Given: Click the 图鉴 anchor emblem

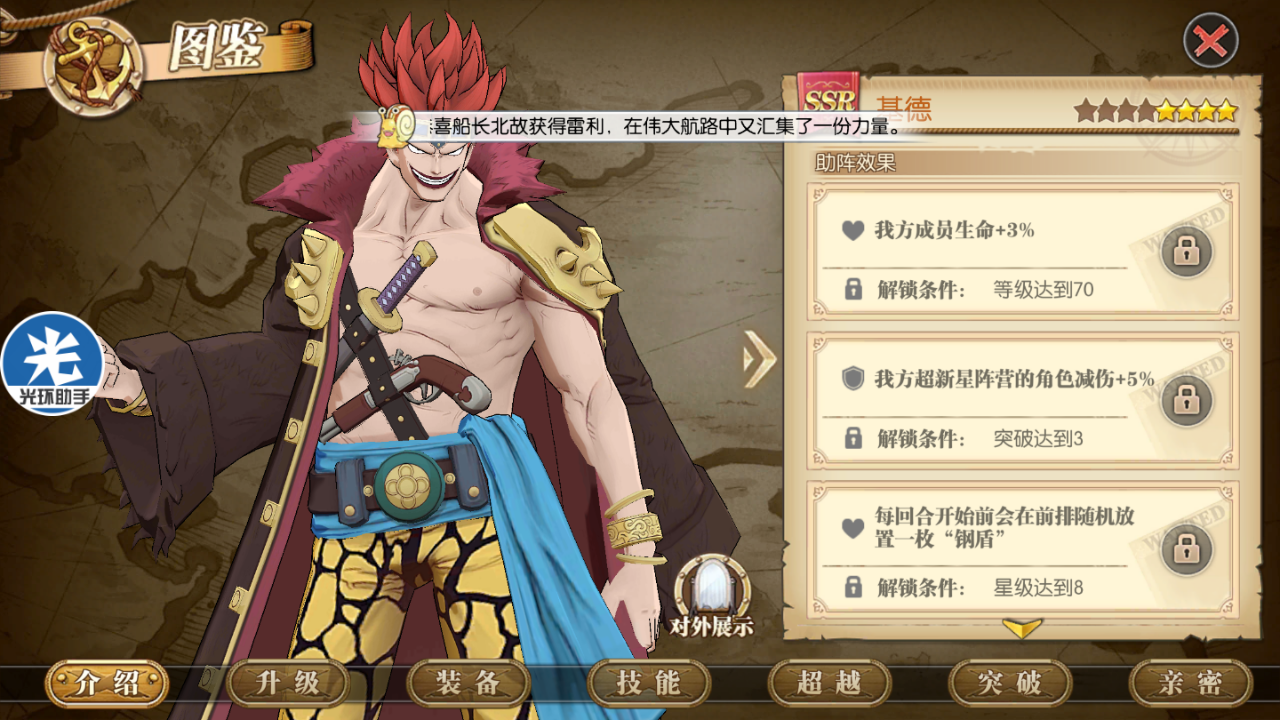Looking at the screenshot, I should [x=93, y=64].
